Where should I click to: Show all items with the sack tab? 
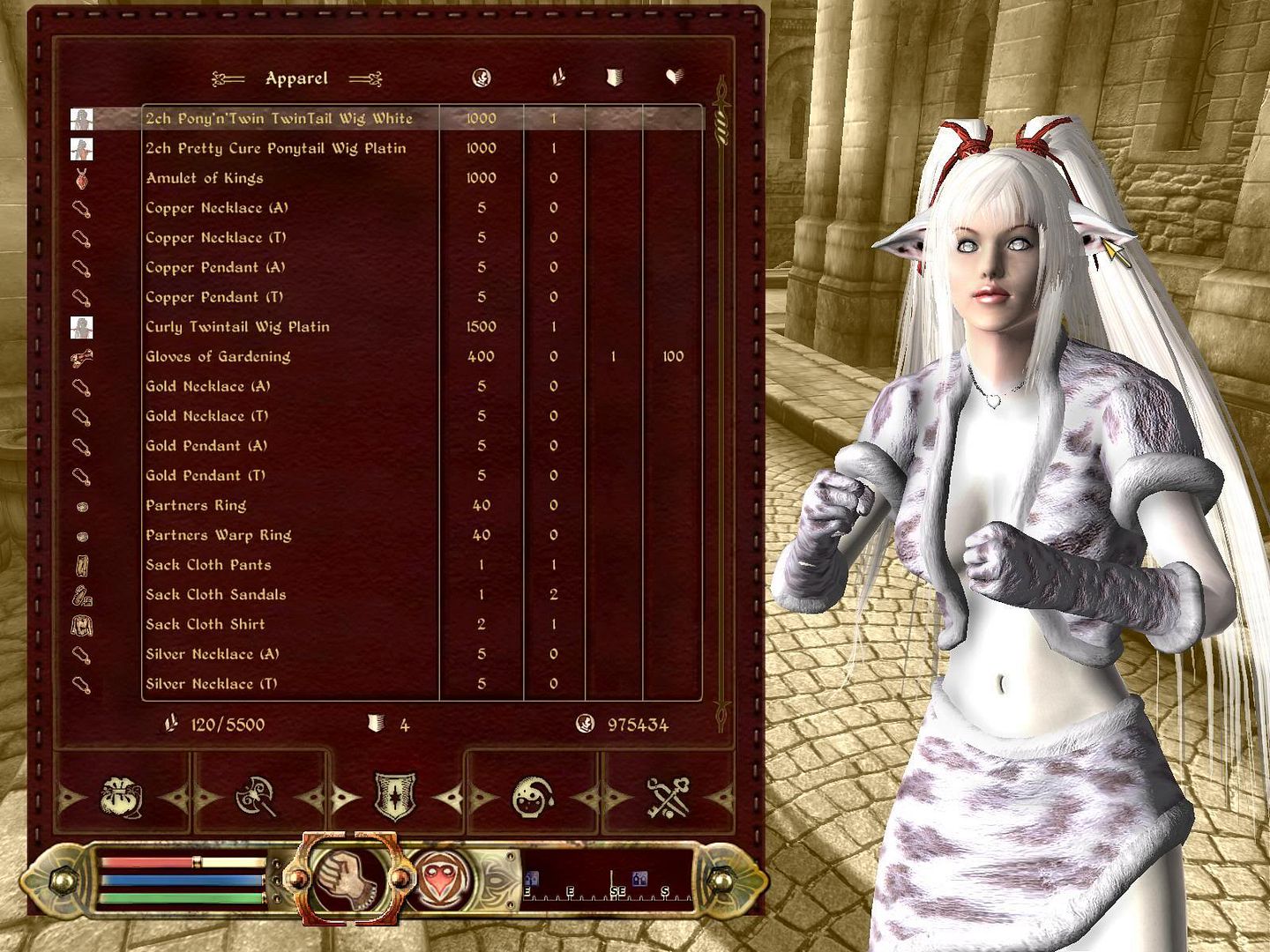122,798
